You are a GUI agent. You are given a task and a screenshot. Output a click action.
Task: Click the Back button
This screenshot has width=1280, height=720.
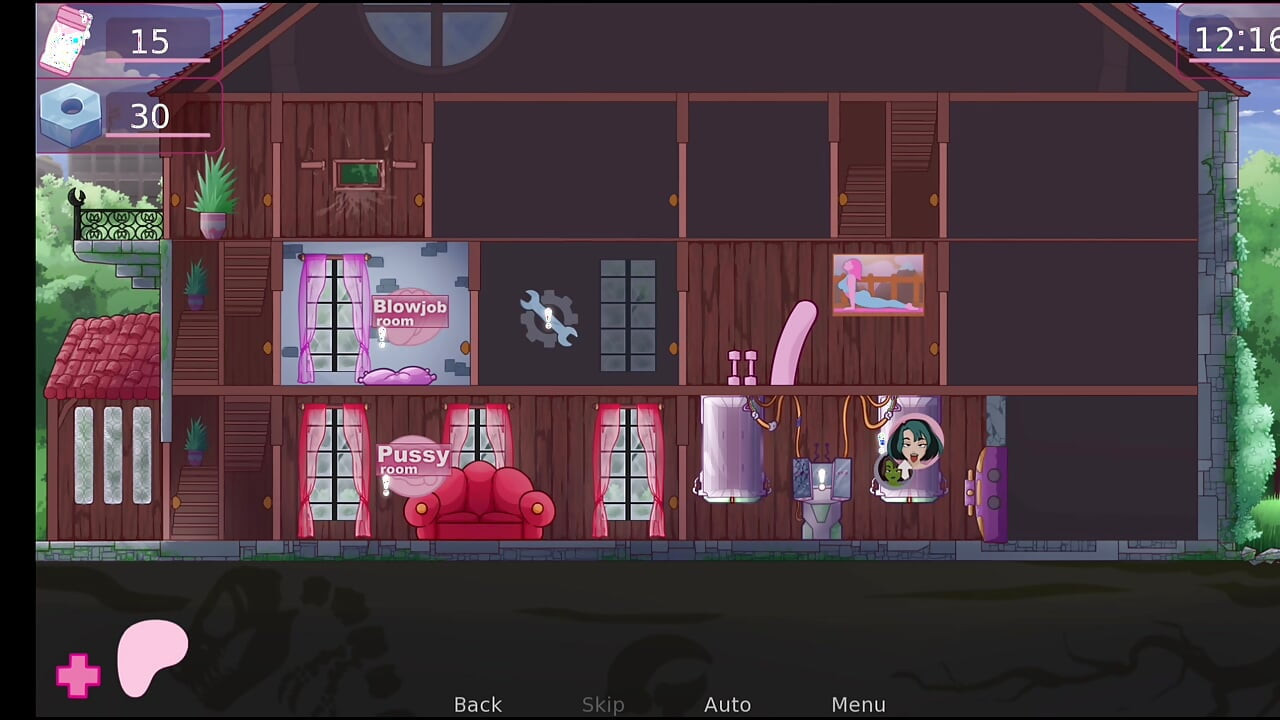478,704
